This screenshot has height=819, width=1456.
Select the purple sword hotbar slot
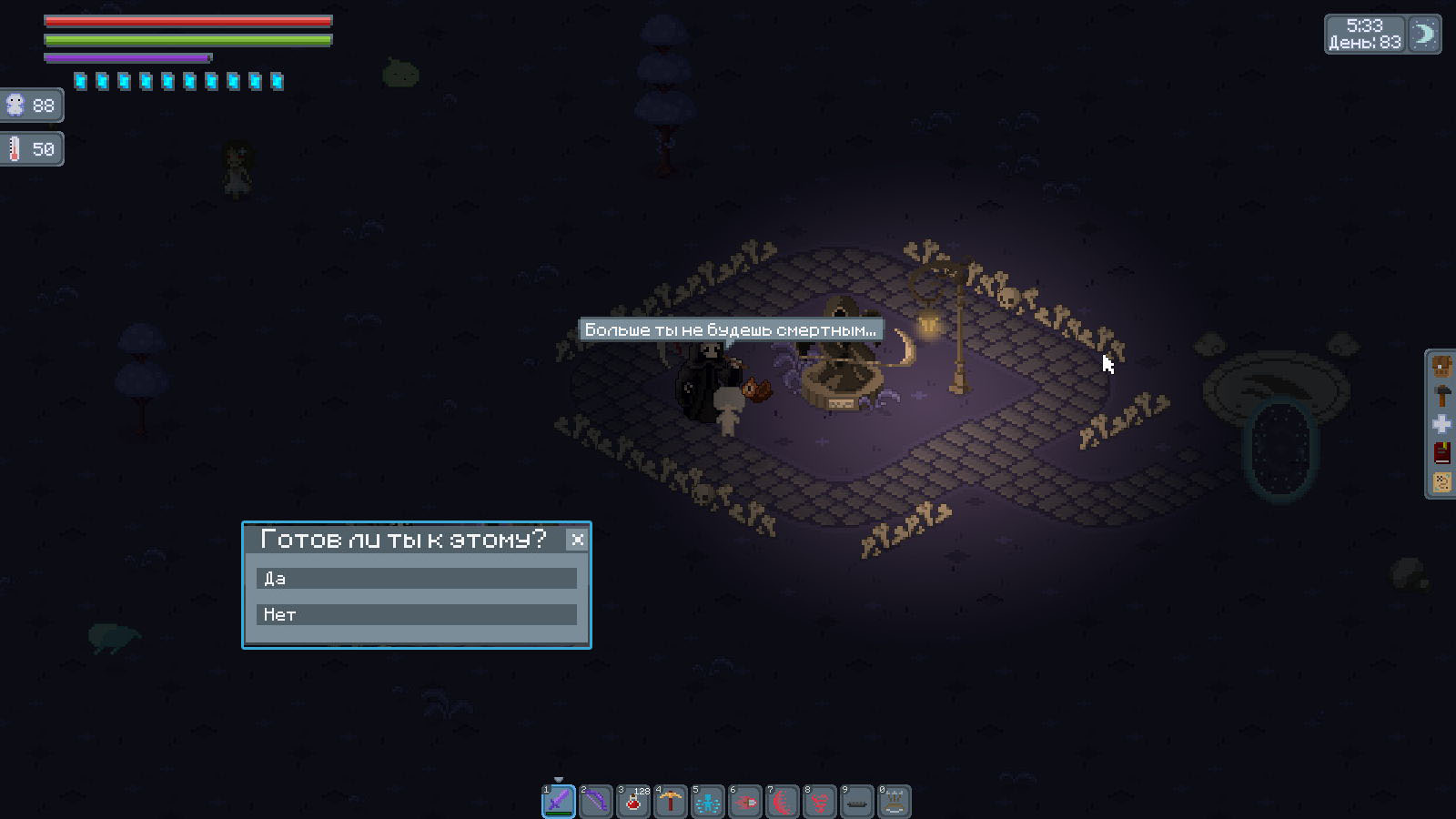559,802
